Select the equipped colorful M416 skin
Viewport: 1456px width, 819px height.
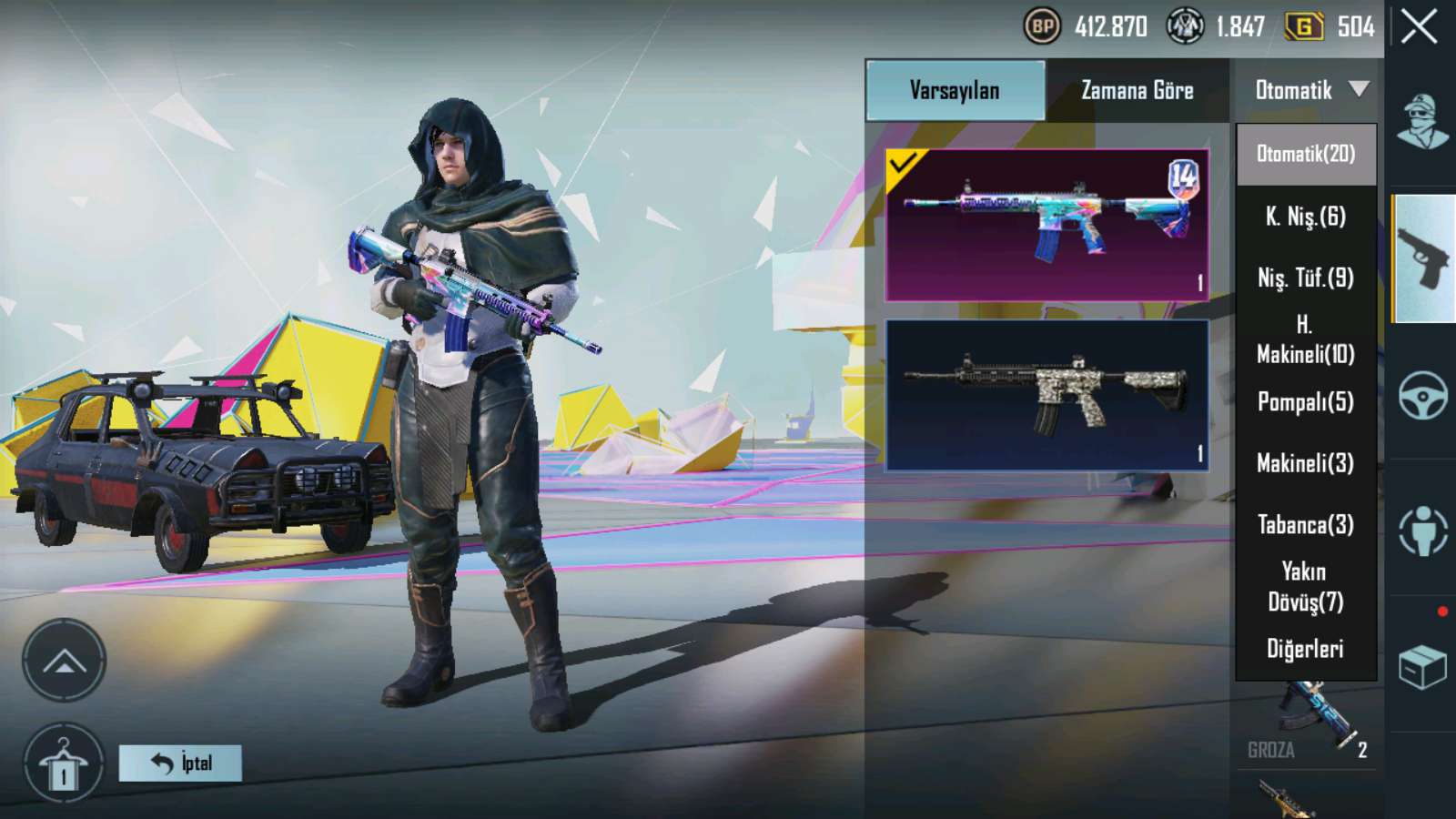click(x=1046, y=225)
